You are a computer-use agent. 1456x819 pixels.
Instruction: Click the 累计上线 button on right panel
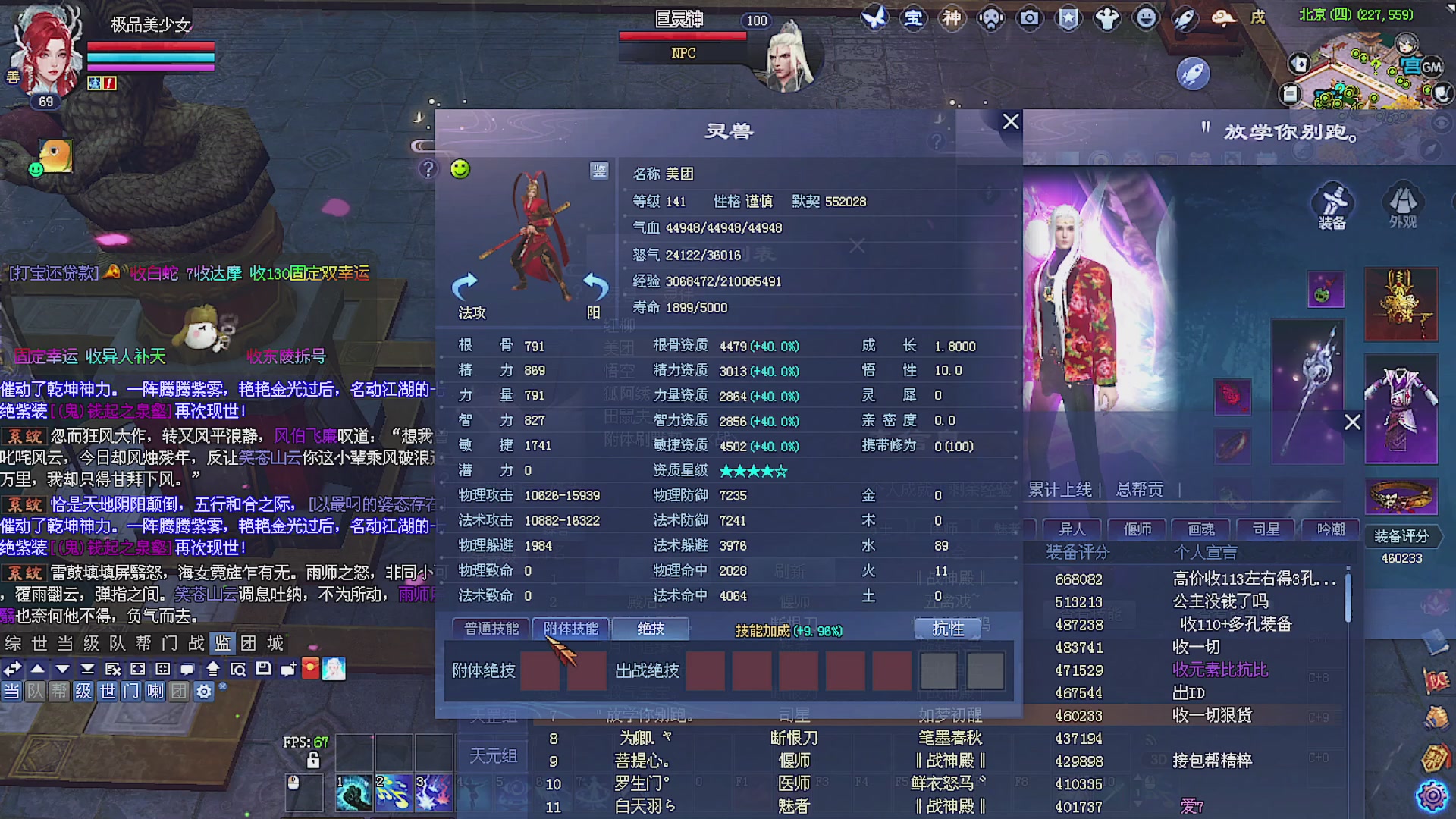pos(1060,490)
